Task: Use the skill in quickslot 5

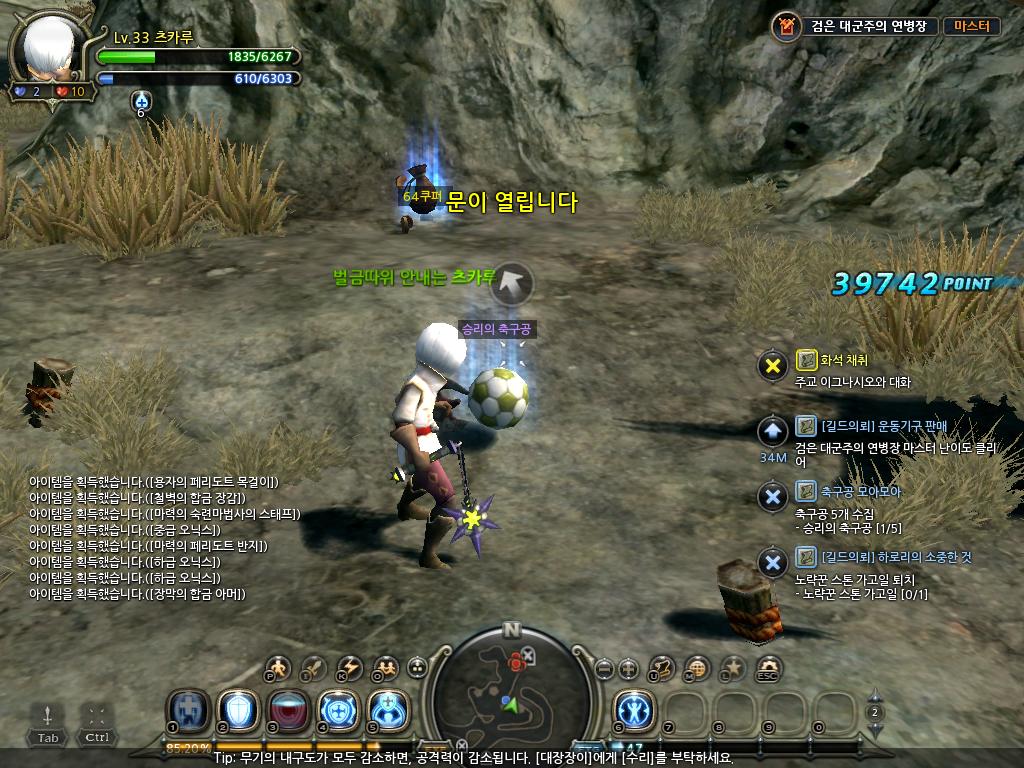Action: (388, 710)
